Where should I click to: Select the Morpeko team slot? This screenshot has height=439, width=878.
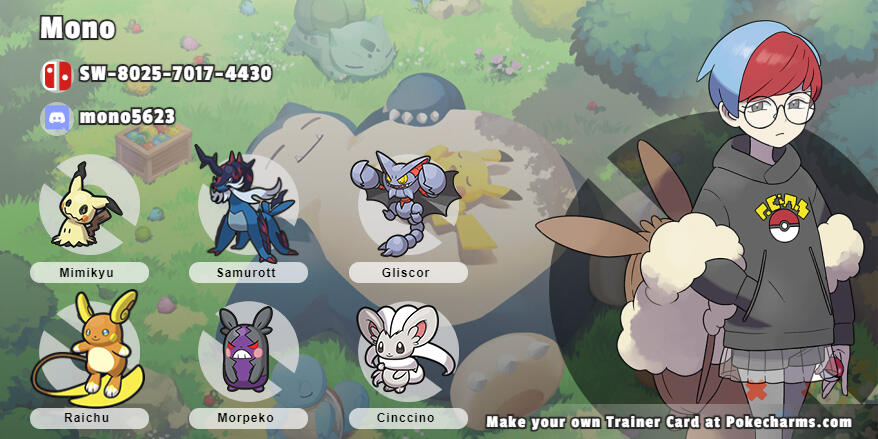[x=247, y=352]
